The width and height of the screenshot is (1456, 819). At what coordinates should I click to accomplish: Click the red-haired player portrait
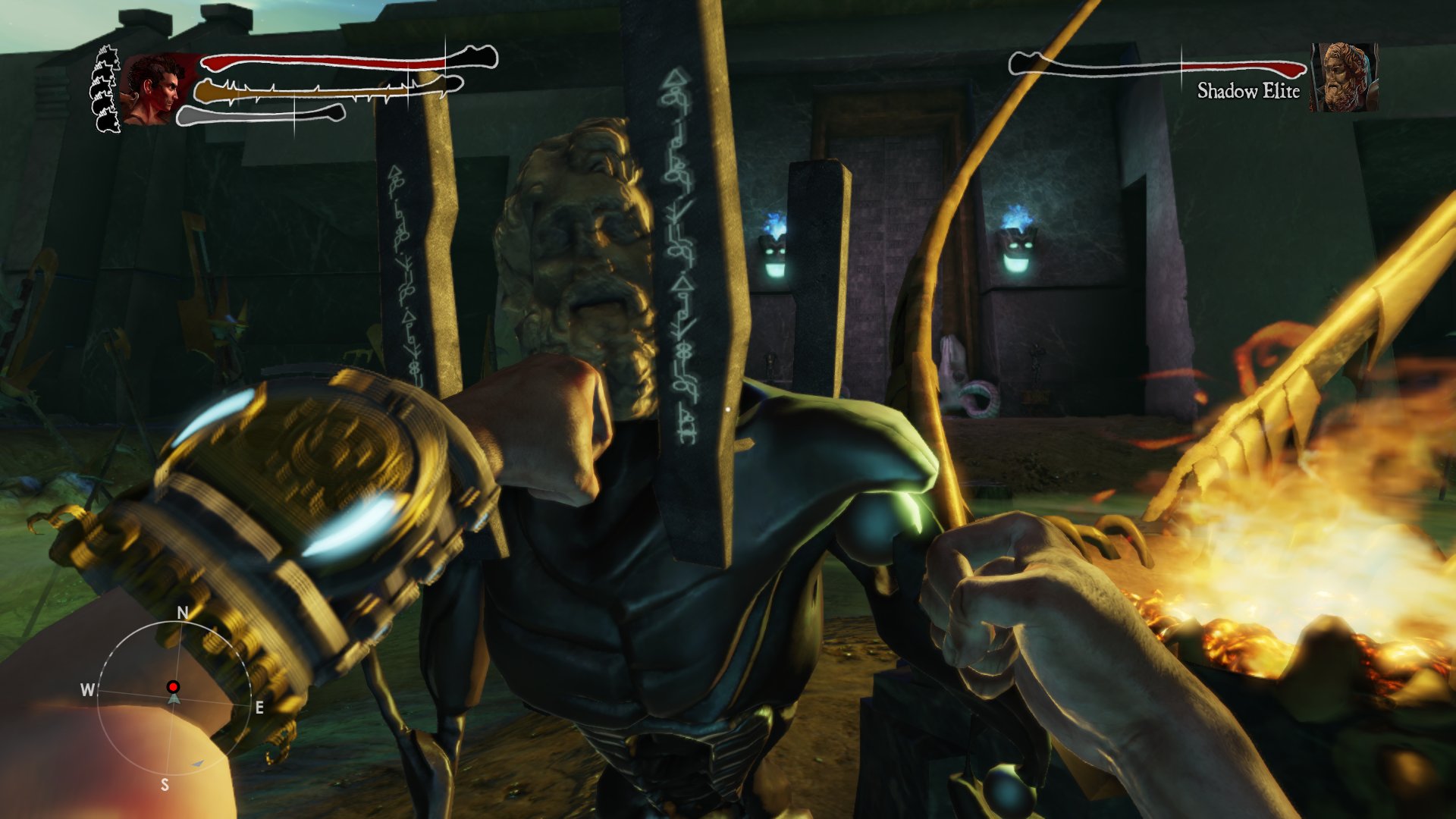[154, 89]
